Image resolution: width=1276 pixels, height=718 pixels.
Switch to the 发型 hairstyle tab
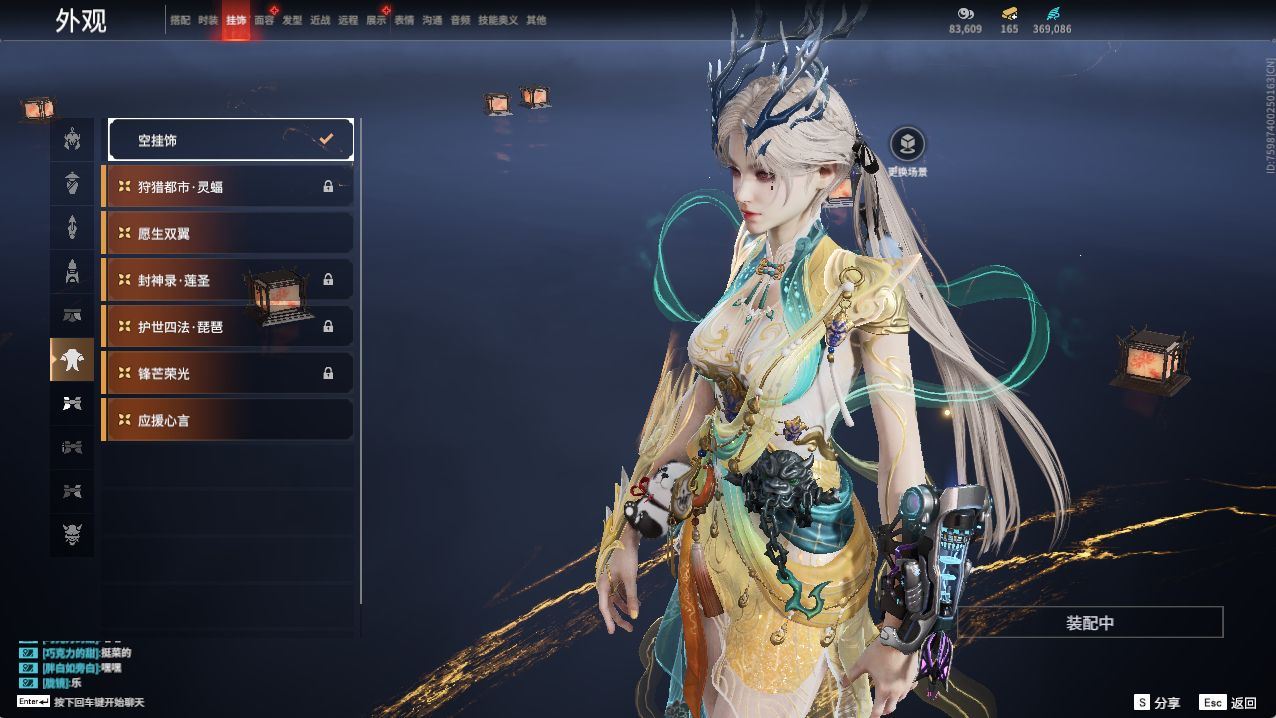292,20
